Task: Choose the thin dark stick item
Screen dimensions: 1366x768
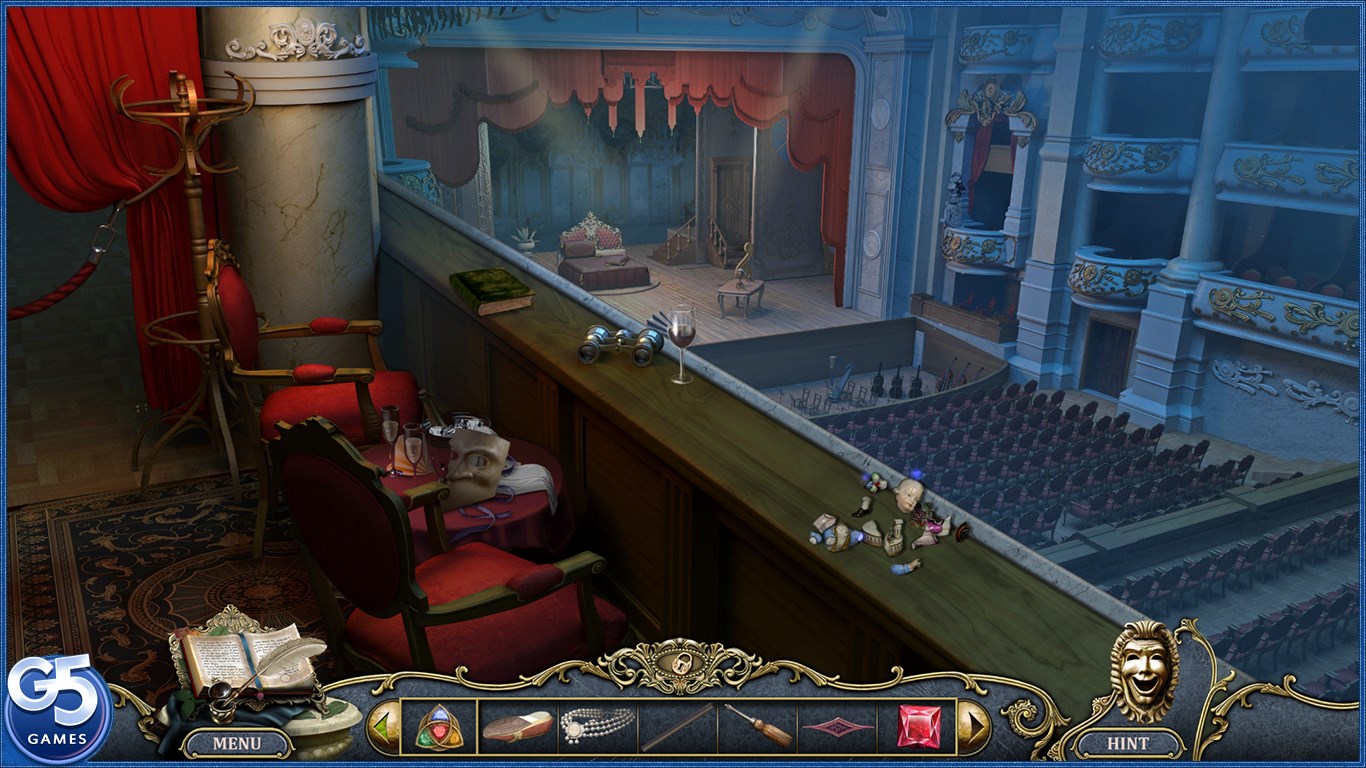Action: [677, 727]
